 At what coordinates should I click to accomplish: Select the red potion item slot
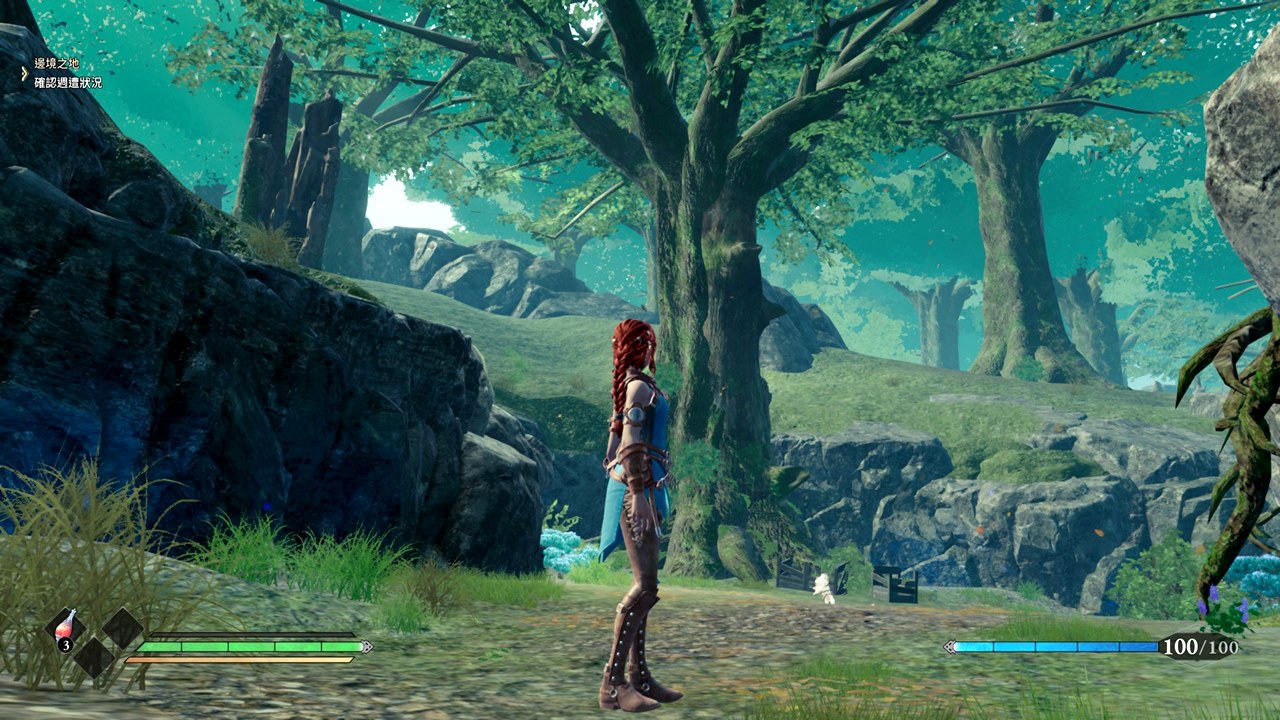(x=66, y=630)
